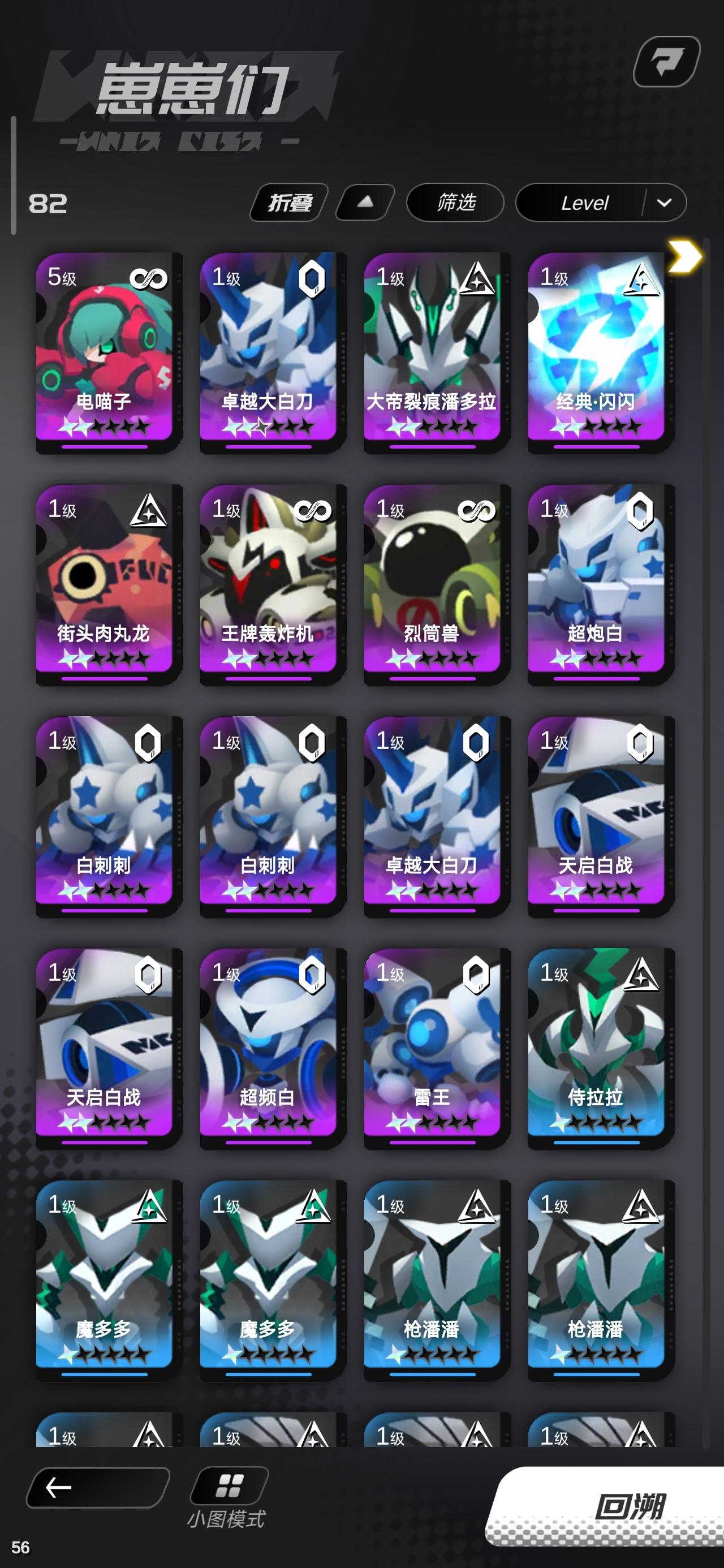Toggle the sort direction arrow next to 折叠
This screenshot has height=1568, width=724.
(x=364, y=203)
